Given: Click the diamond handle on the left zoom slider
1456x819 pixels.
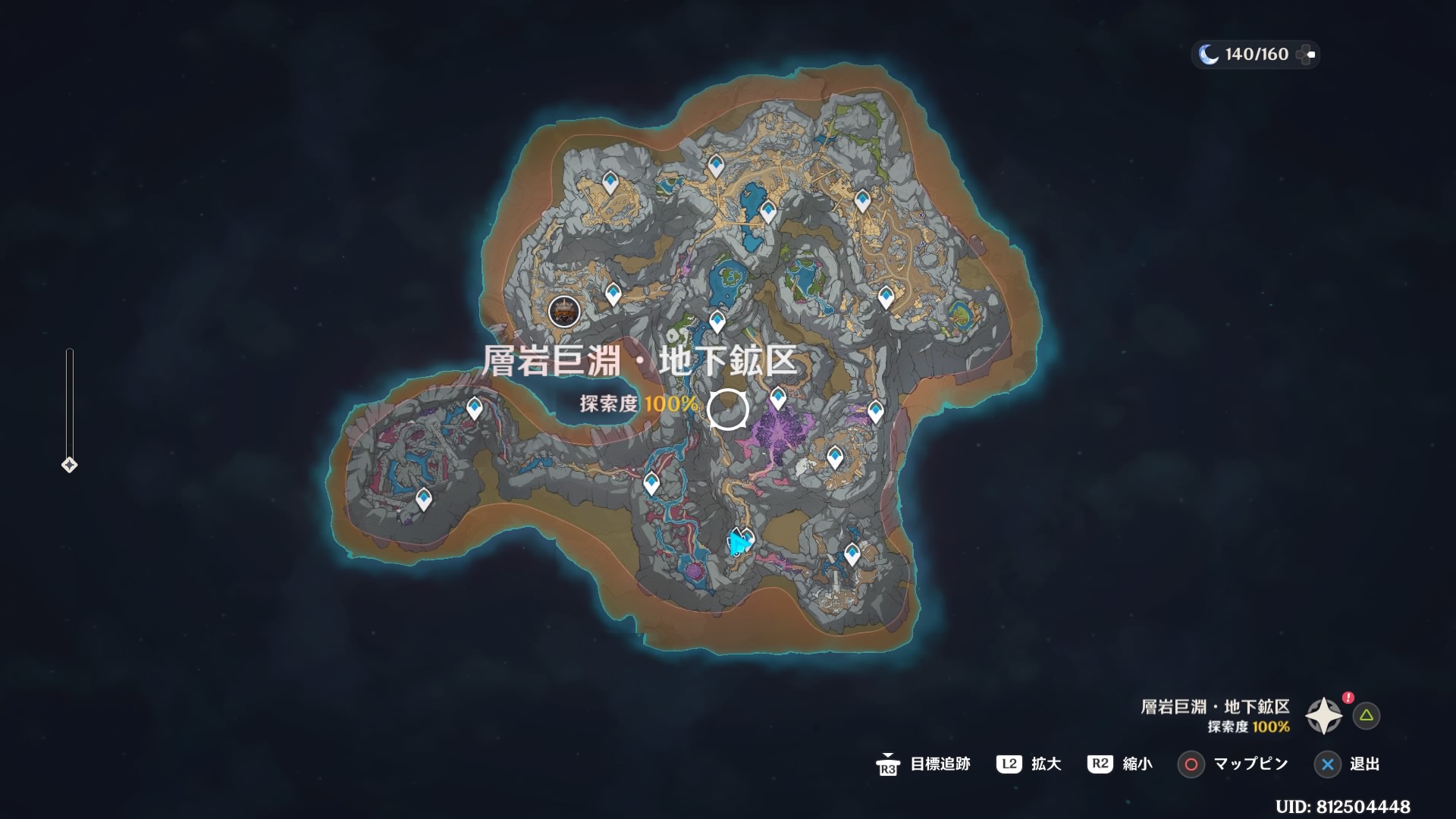Looking at the screenshot, I should point(68,463).
